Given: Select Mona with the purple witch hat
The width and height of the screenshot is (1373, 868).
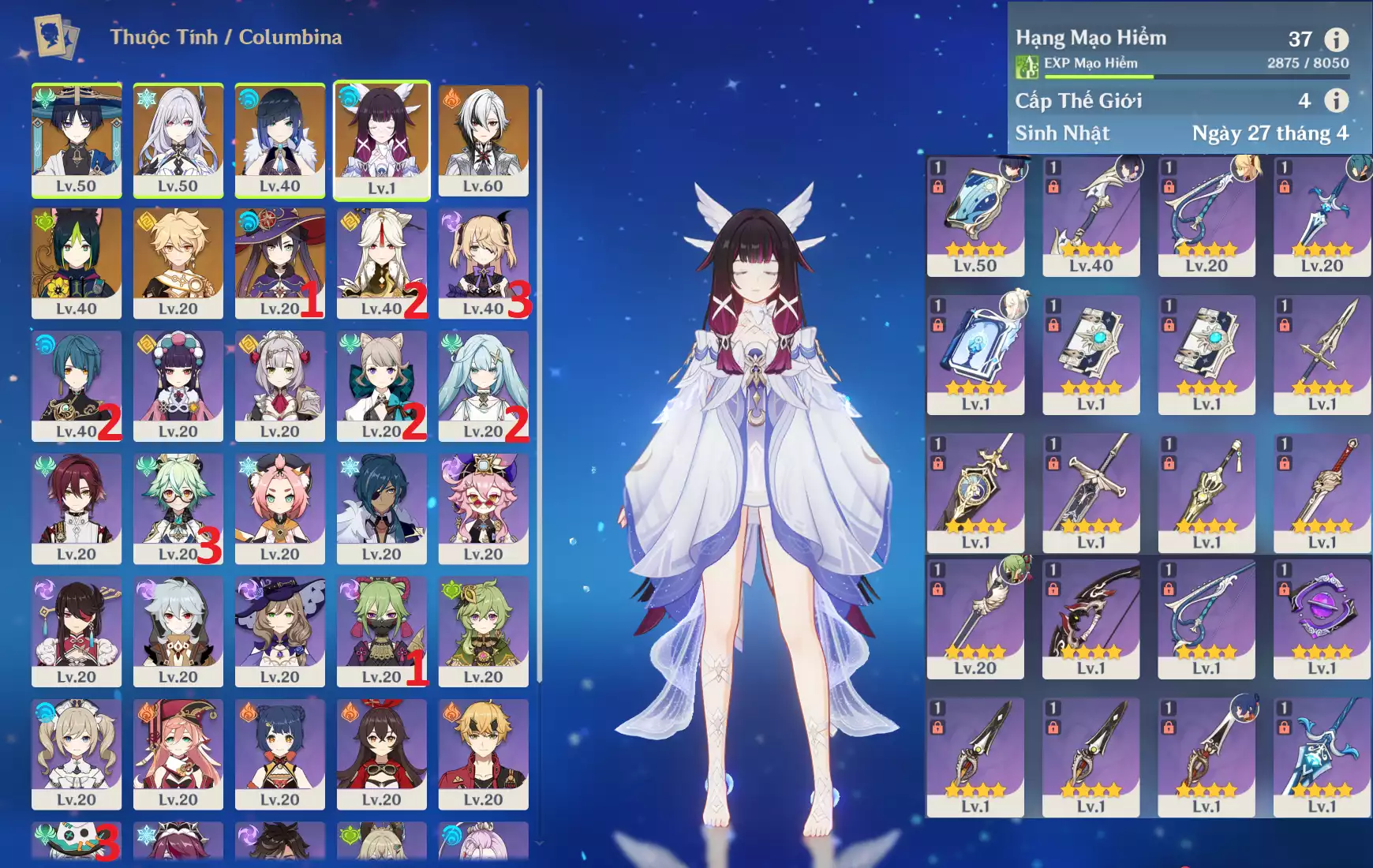Looking at the screenshot, I should coord(280,264).
